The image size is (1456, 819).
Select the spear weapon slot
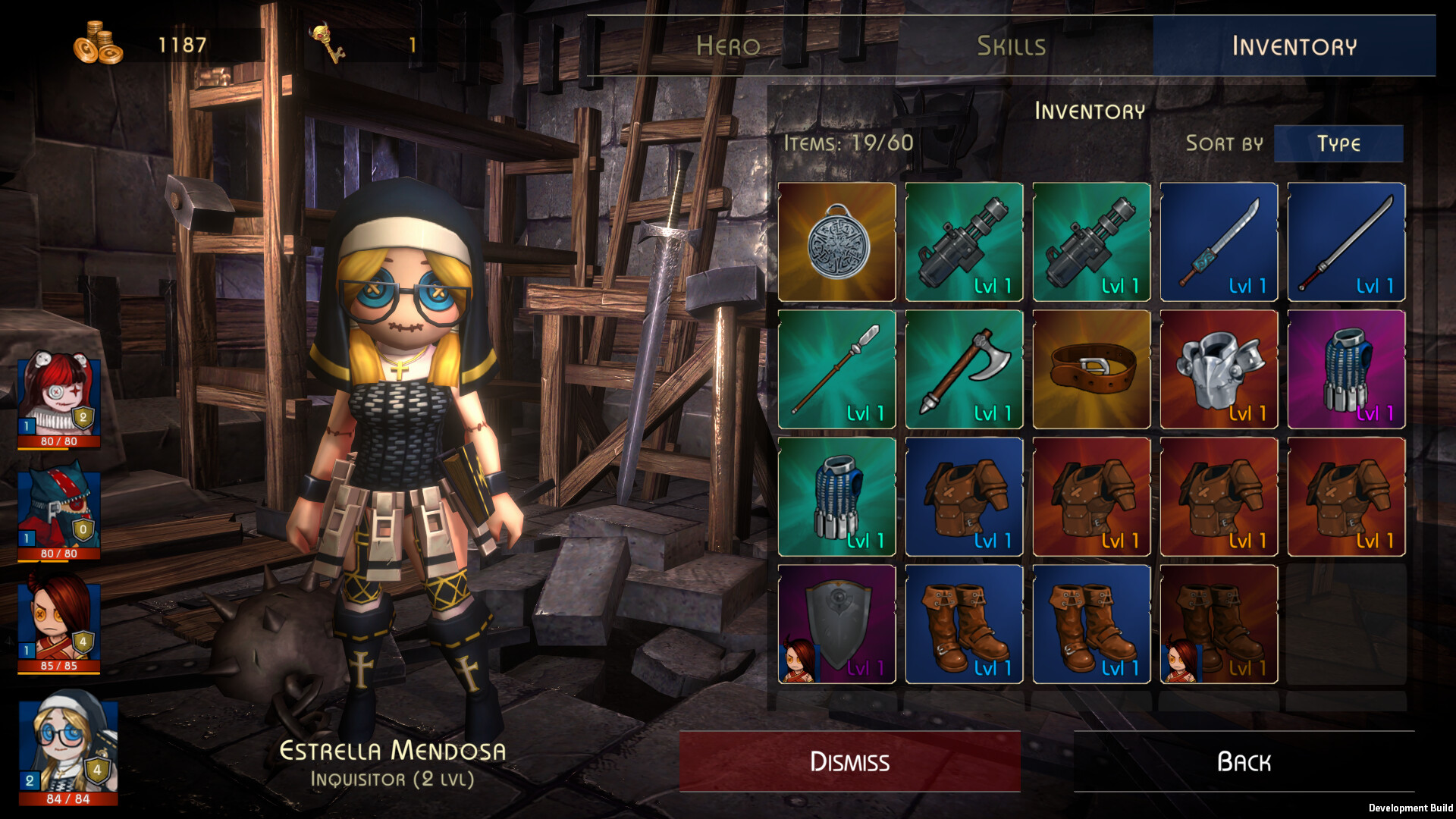pyautogui.click(x=836, y=369)
